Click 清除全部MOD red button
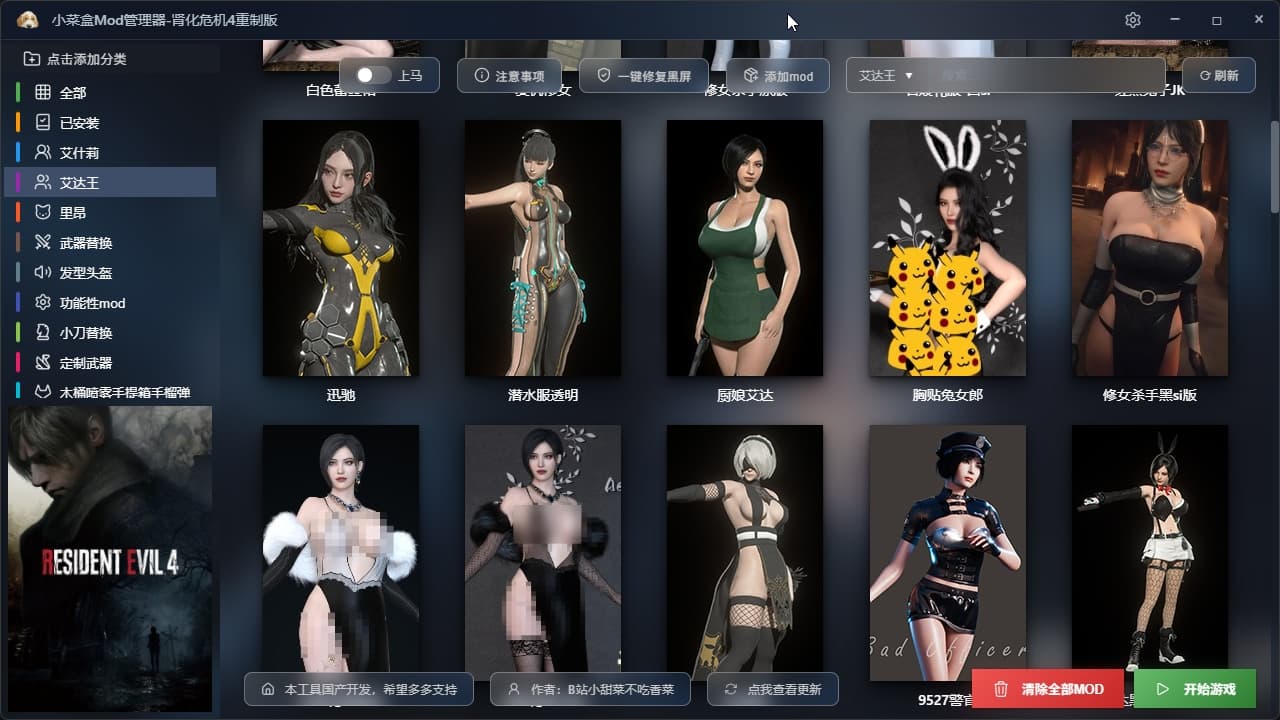 (1049, 689)
